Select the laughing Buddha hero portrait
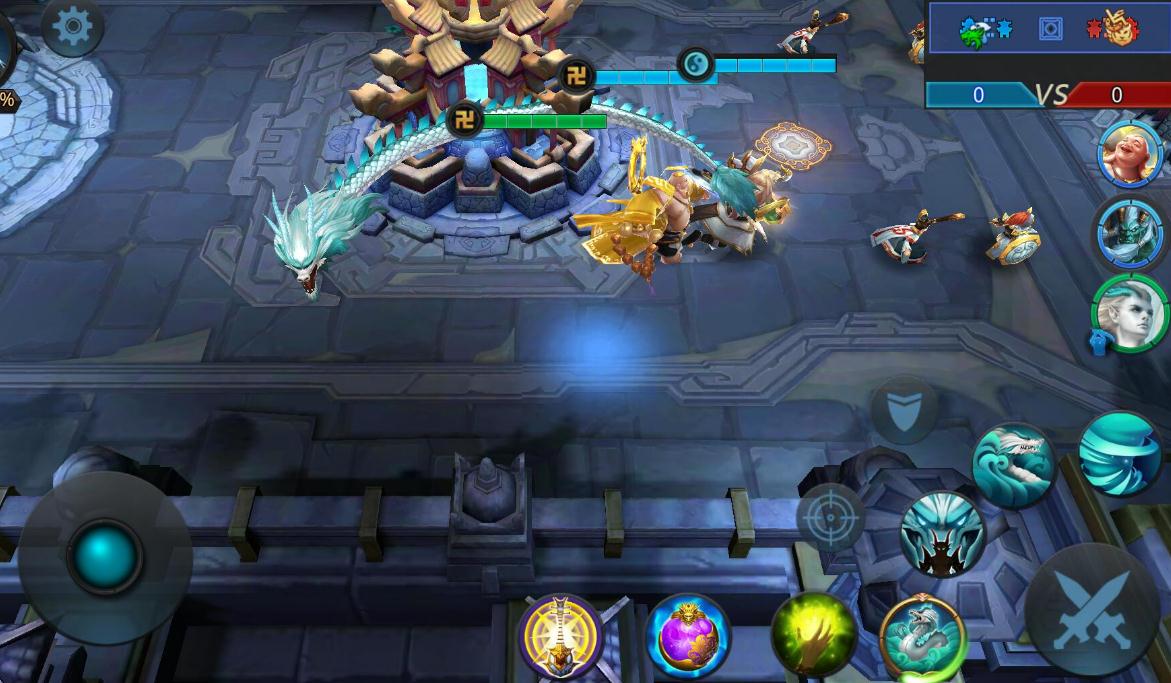The width and height of the screenshot is (1171, 683). point(1130,154)
